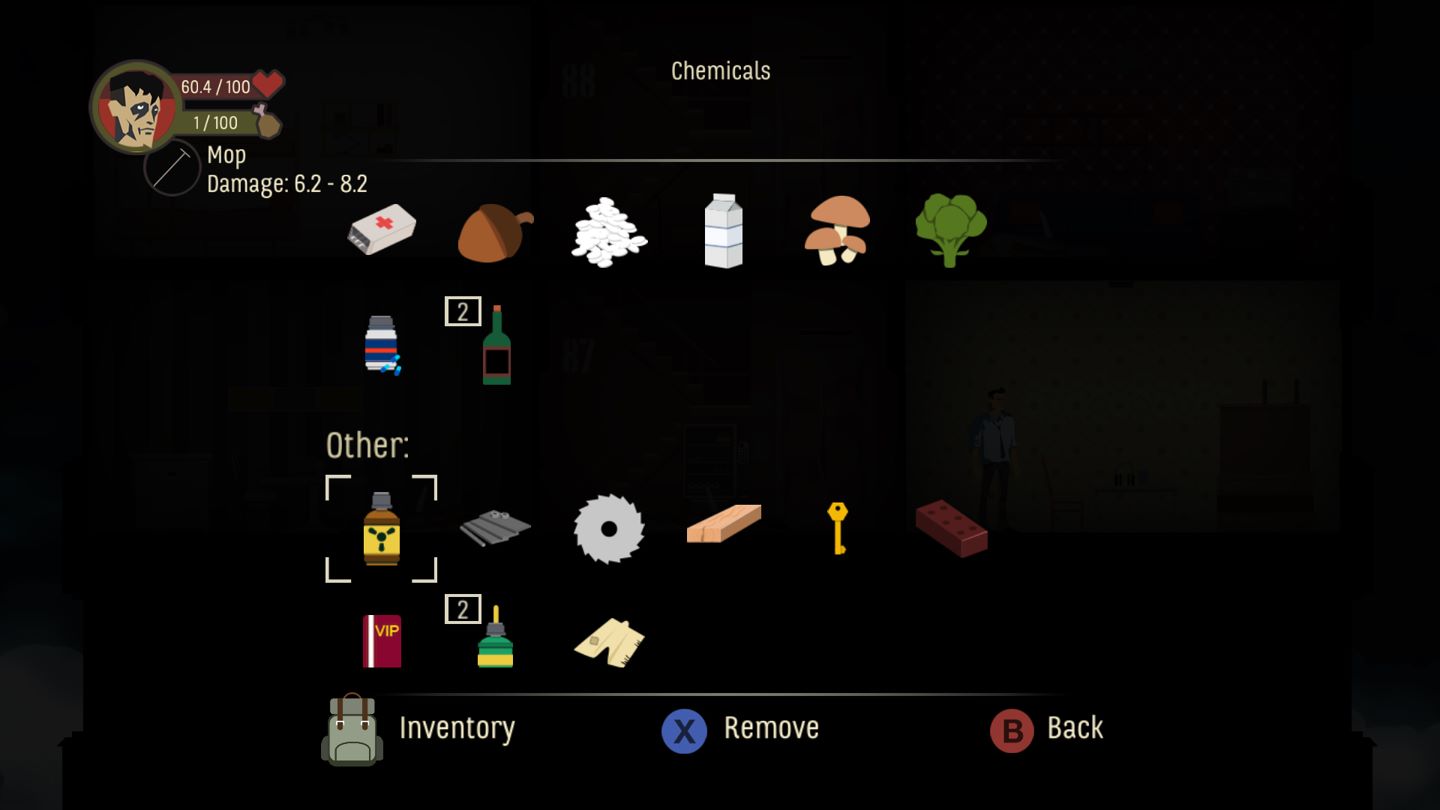The image size is (1440, 810).
Task: Select the first aid kit item
Action: coord(381,230)
